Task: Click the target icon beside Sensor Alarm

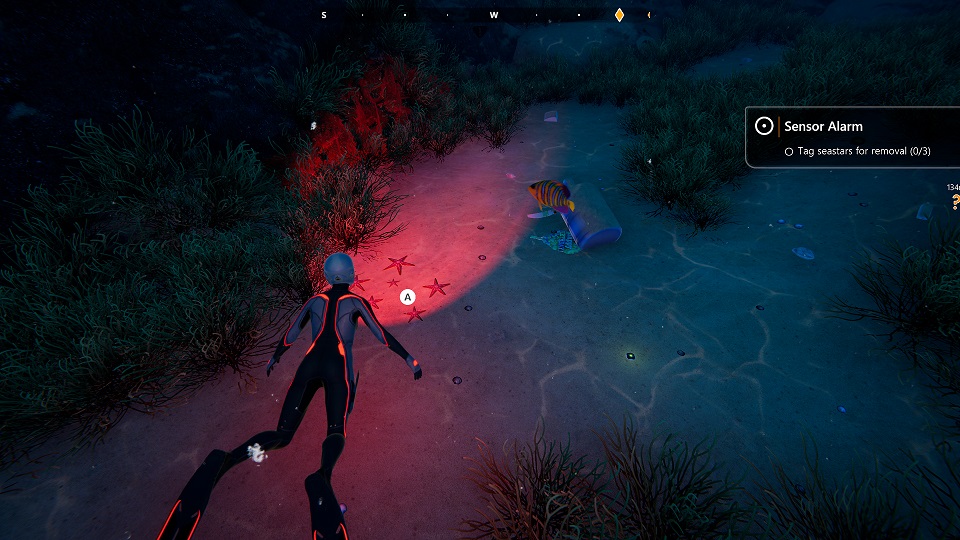Action: click(764, 127)
